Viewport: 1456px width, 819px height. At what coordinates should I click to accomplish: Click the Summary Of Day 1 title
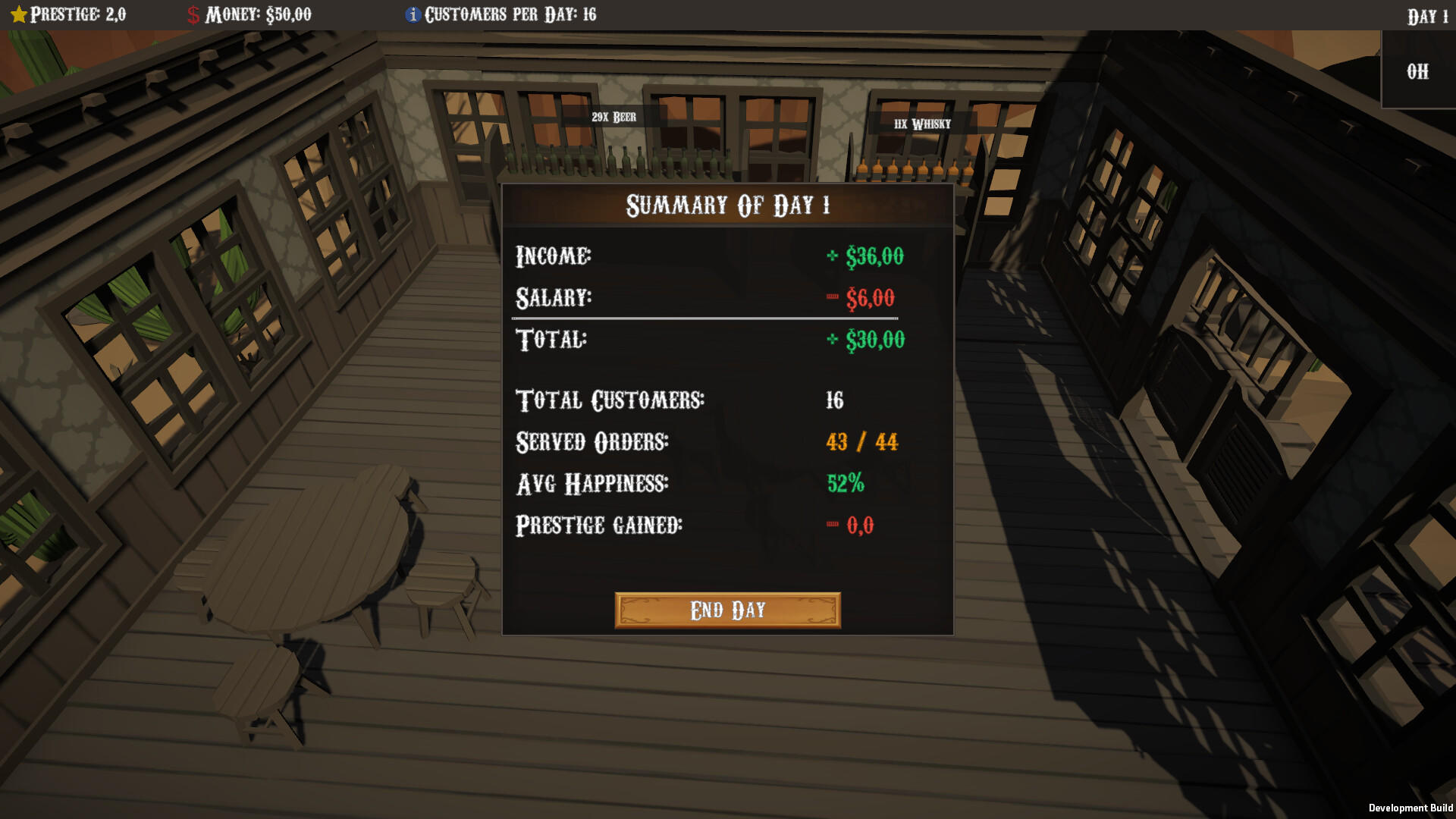pos(726,206)
